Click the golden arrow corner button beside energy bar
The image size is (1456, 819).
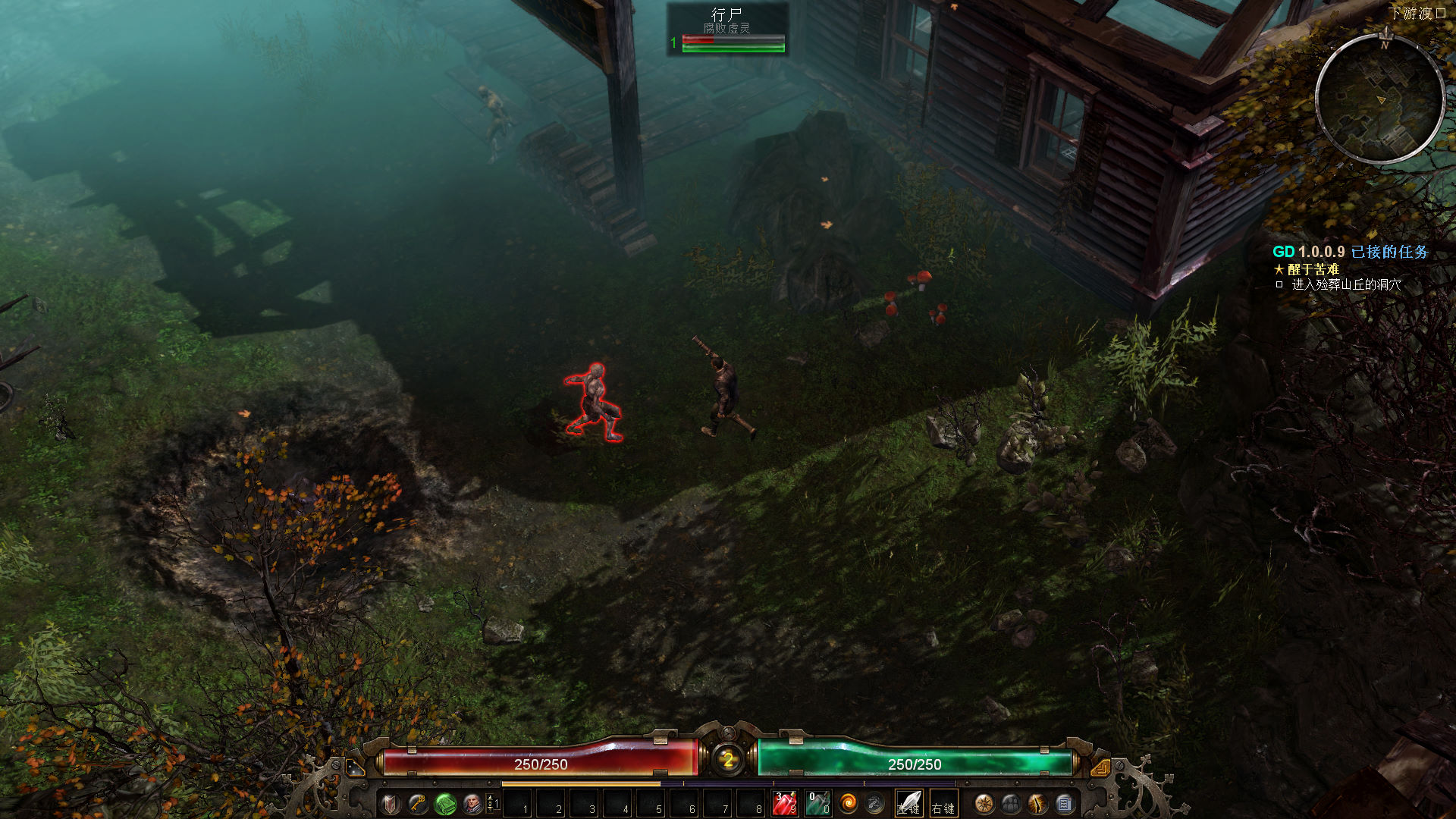[1100, 767]
